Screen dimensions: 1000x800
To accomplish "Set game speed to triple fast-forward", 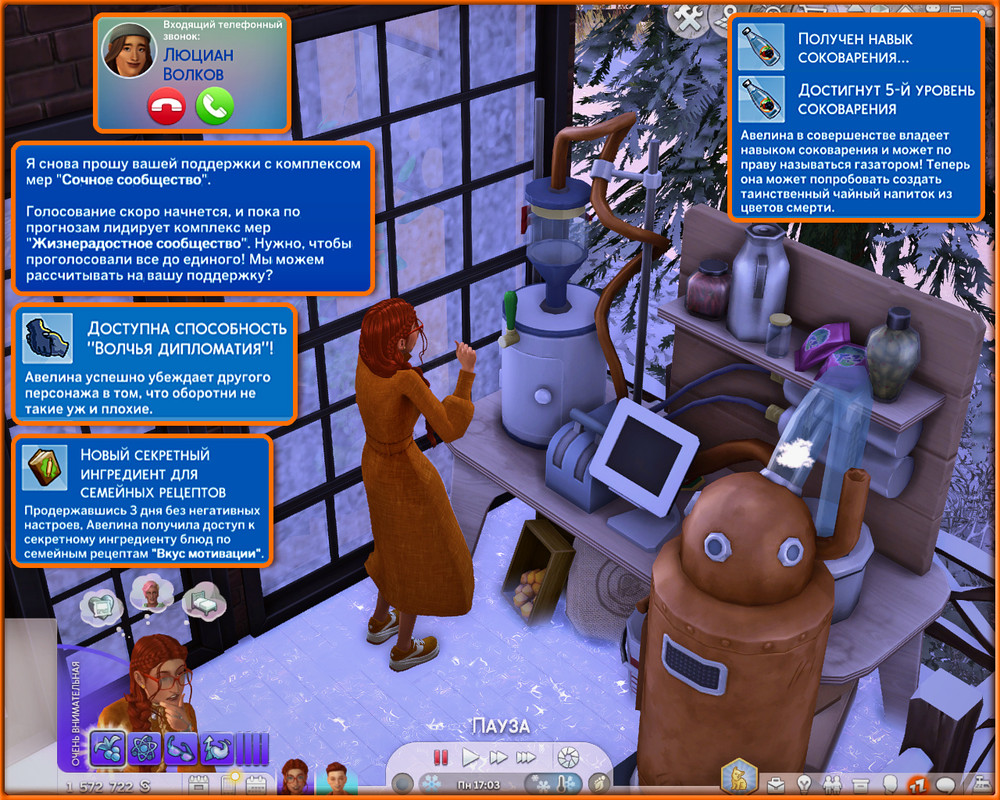I will click(x=526, y=757).
